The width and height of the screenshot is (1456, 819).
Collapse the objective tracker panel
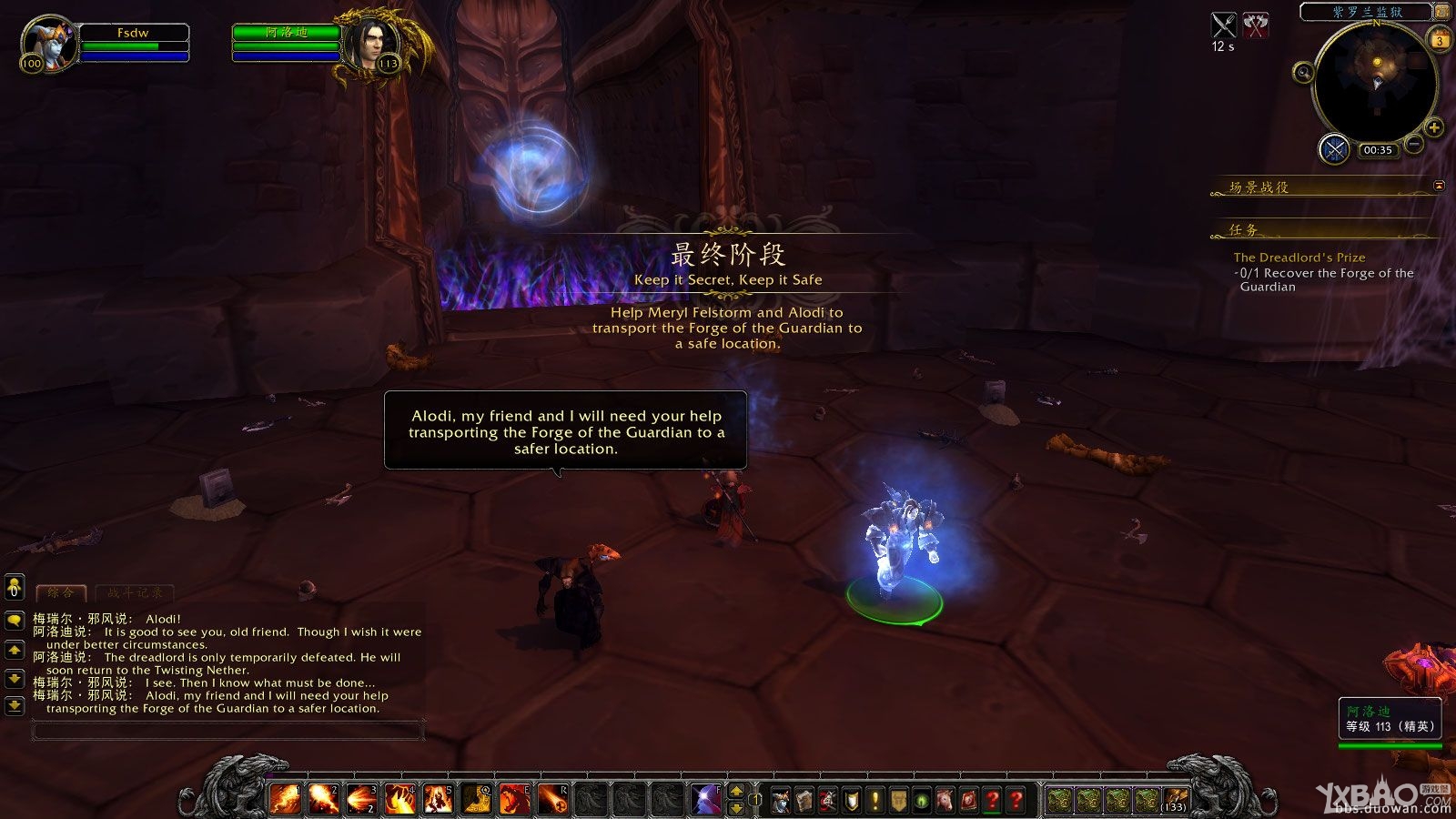(x=1439, y=186)
